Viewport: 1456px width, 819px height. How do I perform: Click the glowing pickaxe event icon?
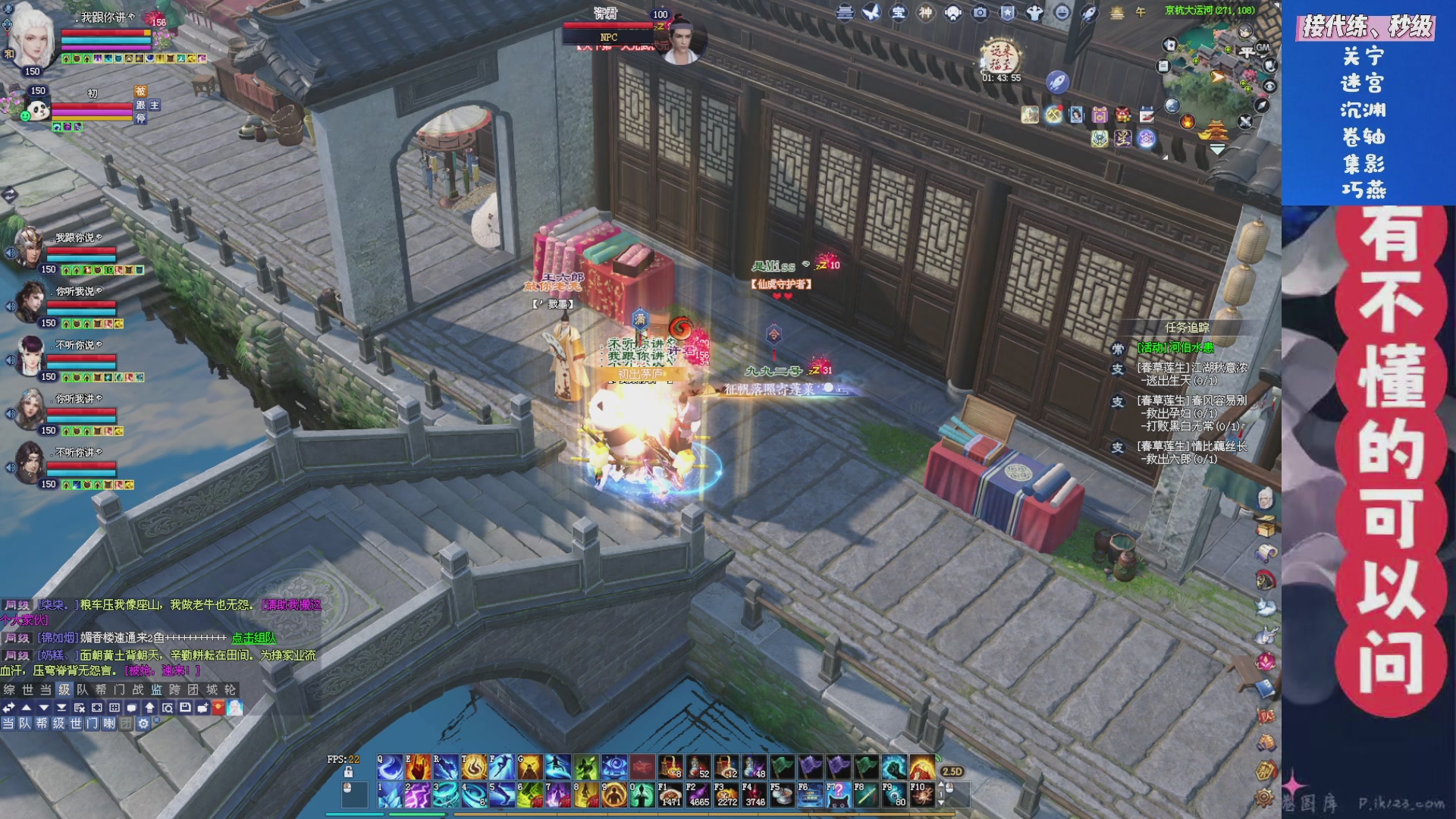(1053, 114)
